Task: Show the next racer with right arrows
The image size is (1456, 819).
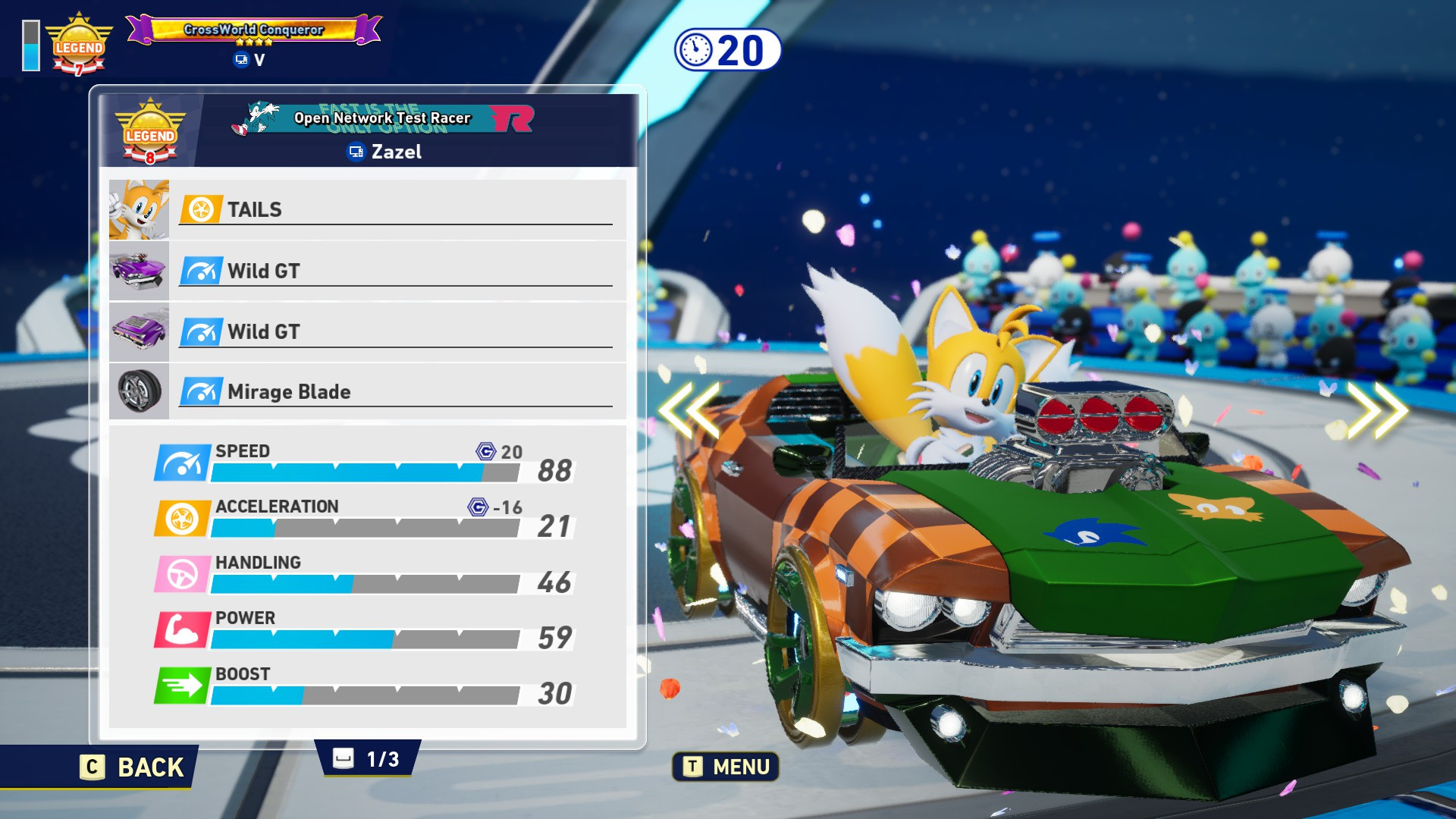Action: tap(1376, 409)
